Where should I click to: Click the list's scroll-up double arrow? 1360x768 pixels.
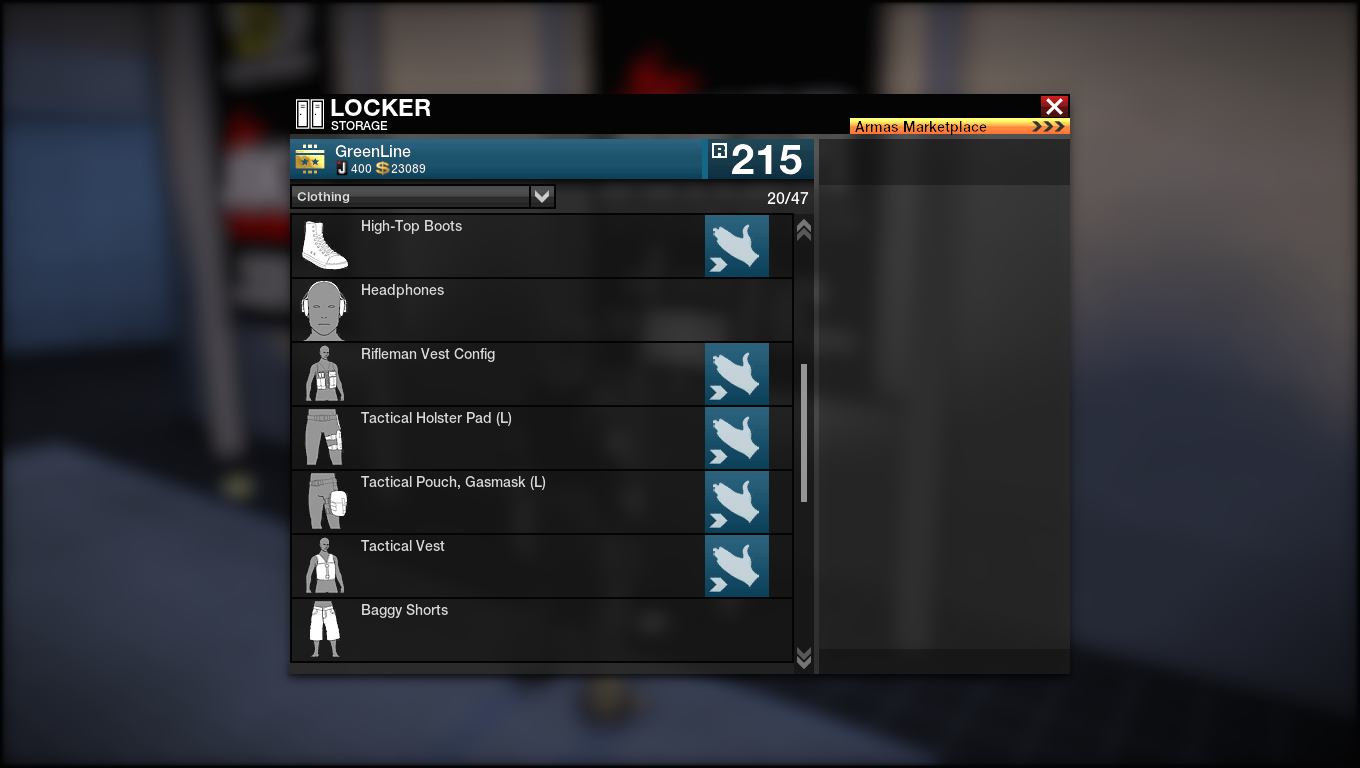point(803,230)
